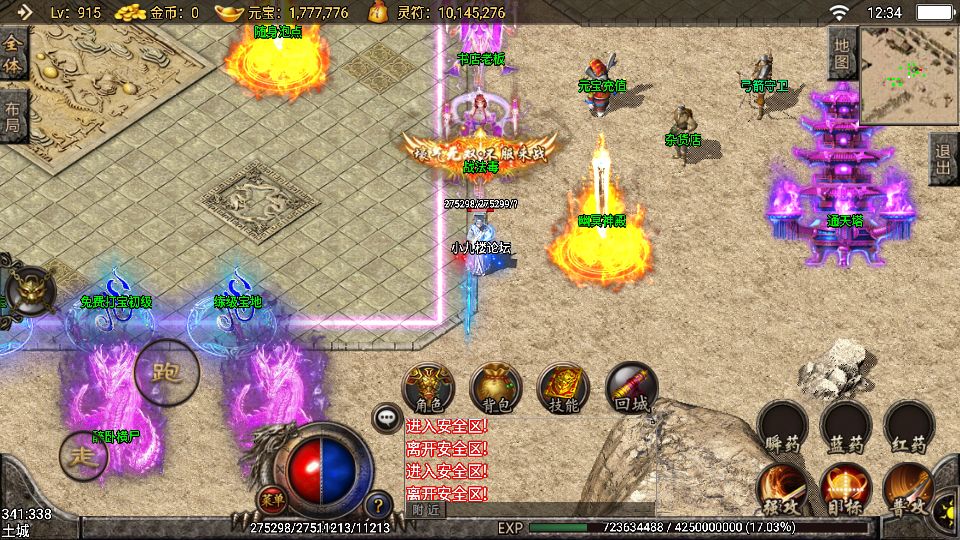This screenshot has height=540, width=960.
Task: Use the 红药 health potion slot
Action: click(x=909, y=427)
